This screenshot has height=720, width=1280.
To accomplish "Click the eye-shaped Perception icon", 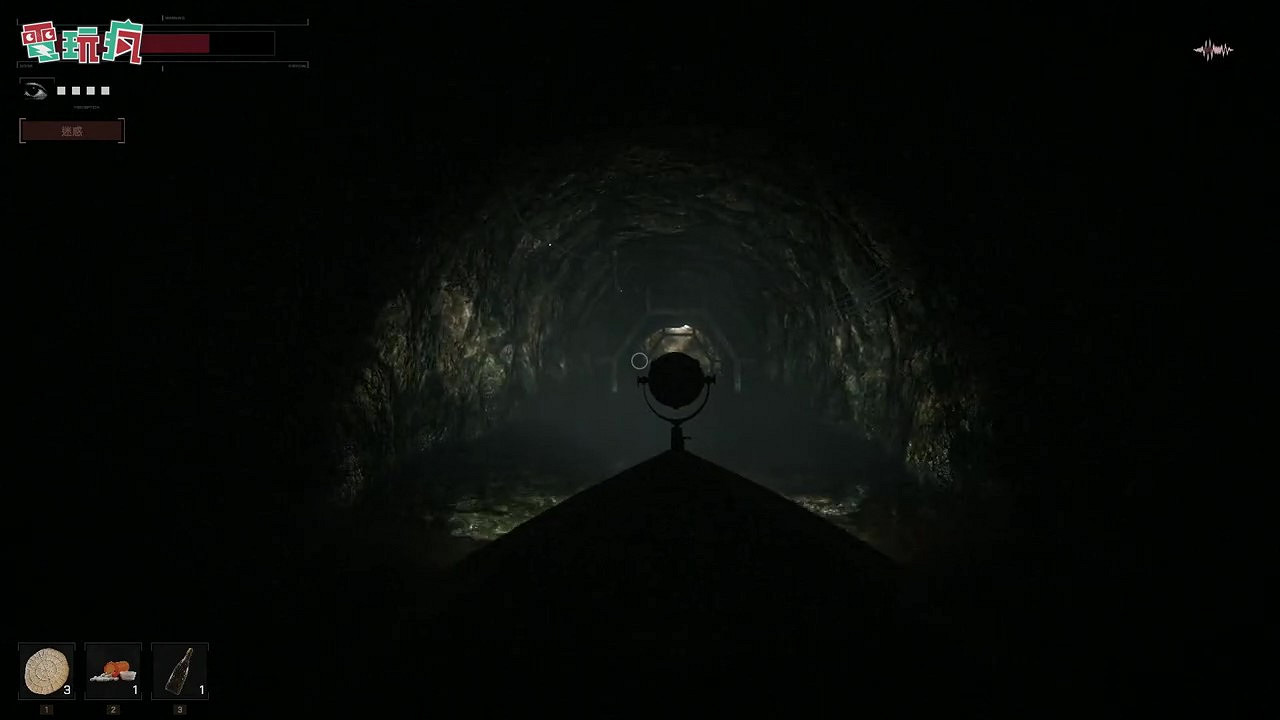I will 37,89.
